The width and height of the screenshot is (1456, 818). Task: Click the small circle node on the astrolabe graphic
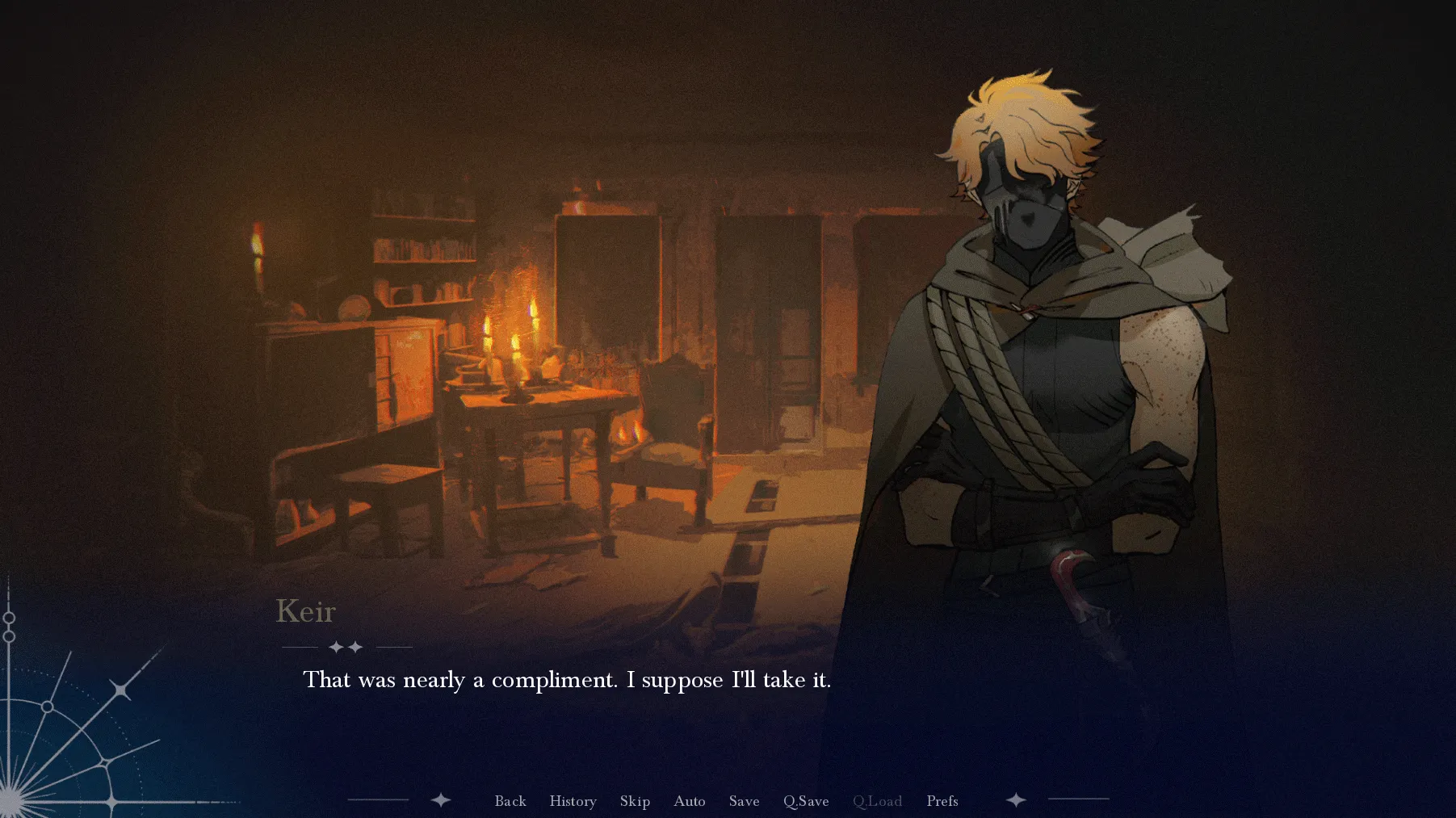click(46, 707)
